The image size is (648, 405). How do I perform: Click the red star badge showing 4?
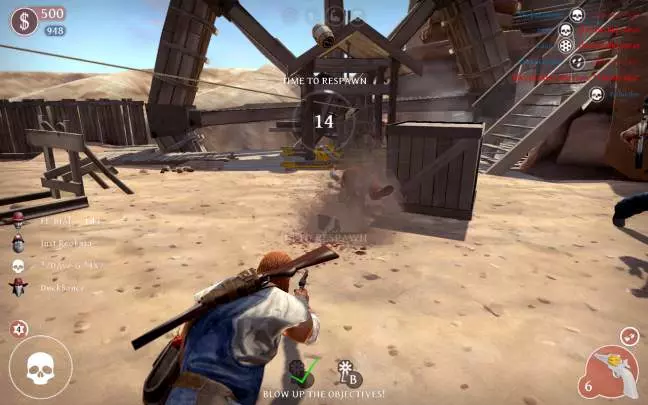coord(19,328)
